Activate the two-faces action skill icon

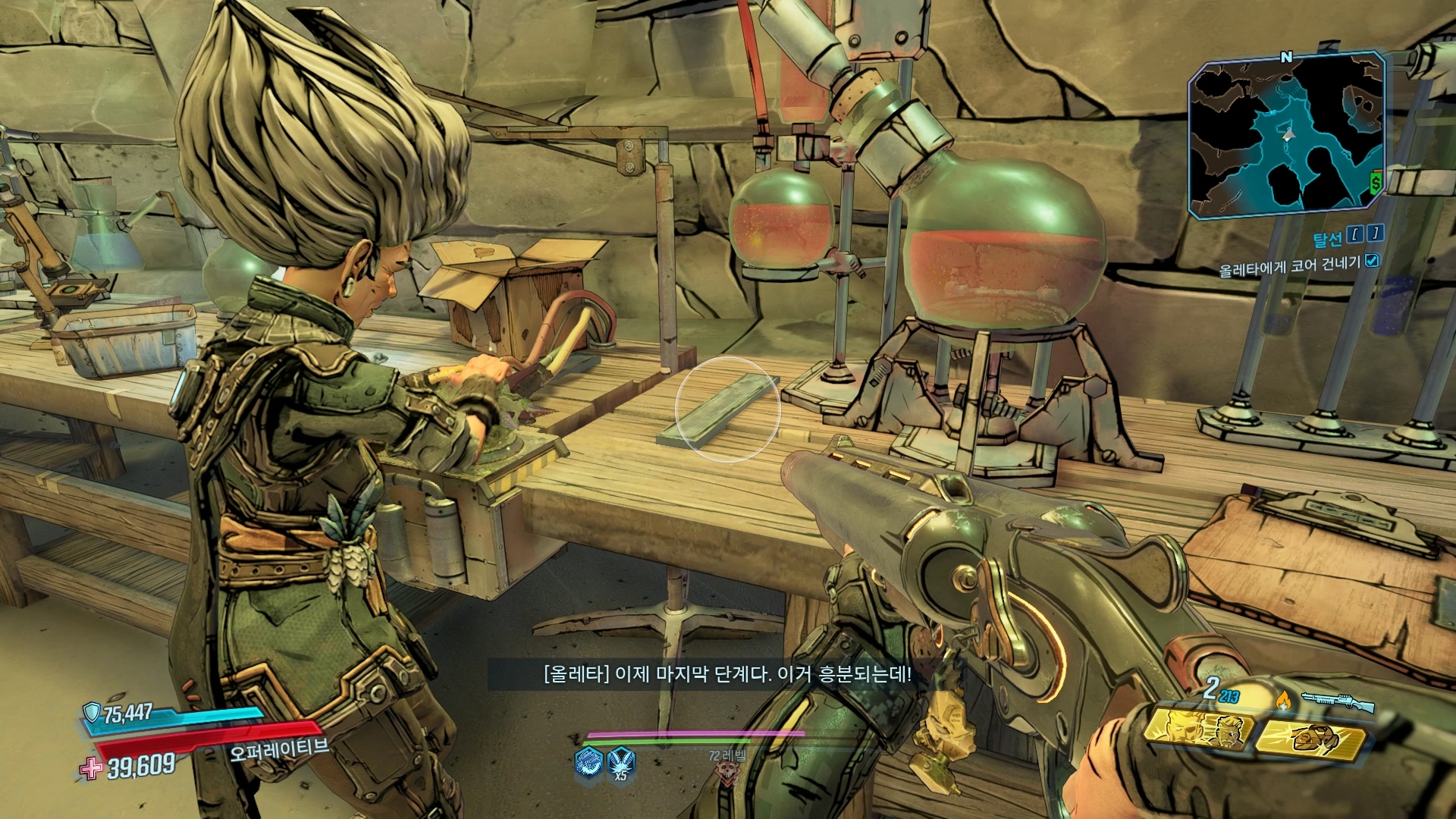pos(1198,729)
